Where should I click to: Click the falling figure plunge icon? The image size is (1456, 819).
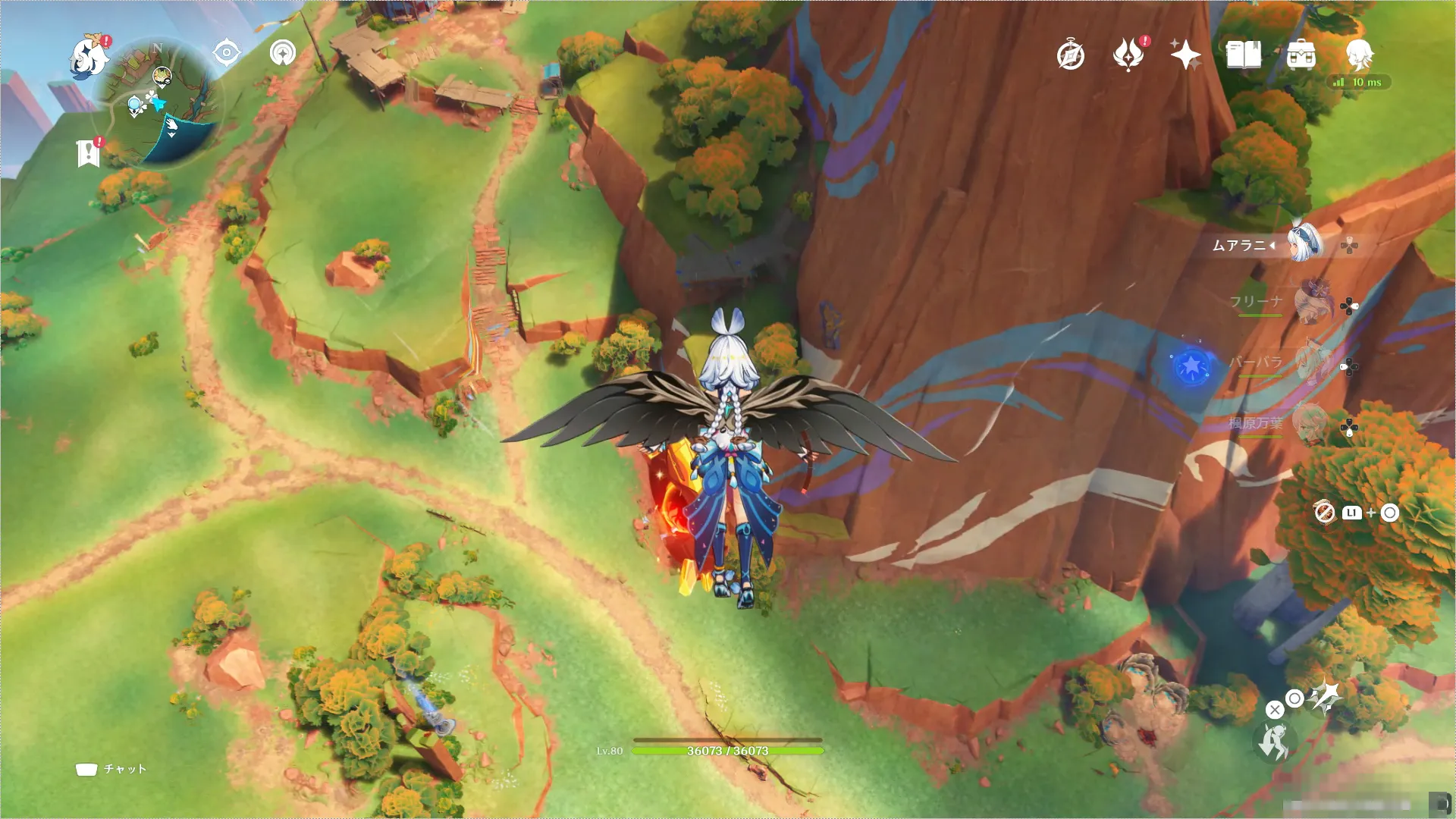pyautogui.click(x=1274, y=742)
